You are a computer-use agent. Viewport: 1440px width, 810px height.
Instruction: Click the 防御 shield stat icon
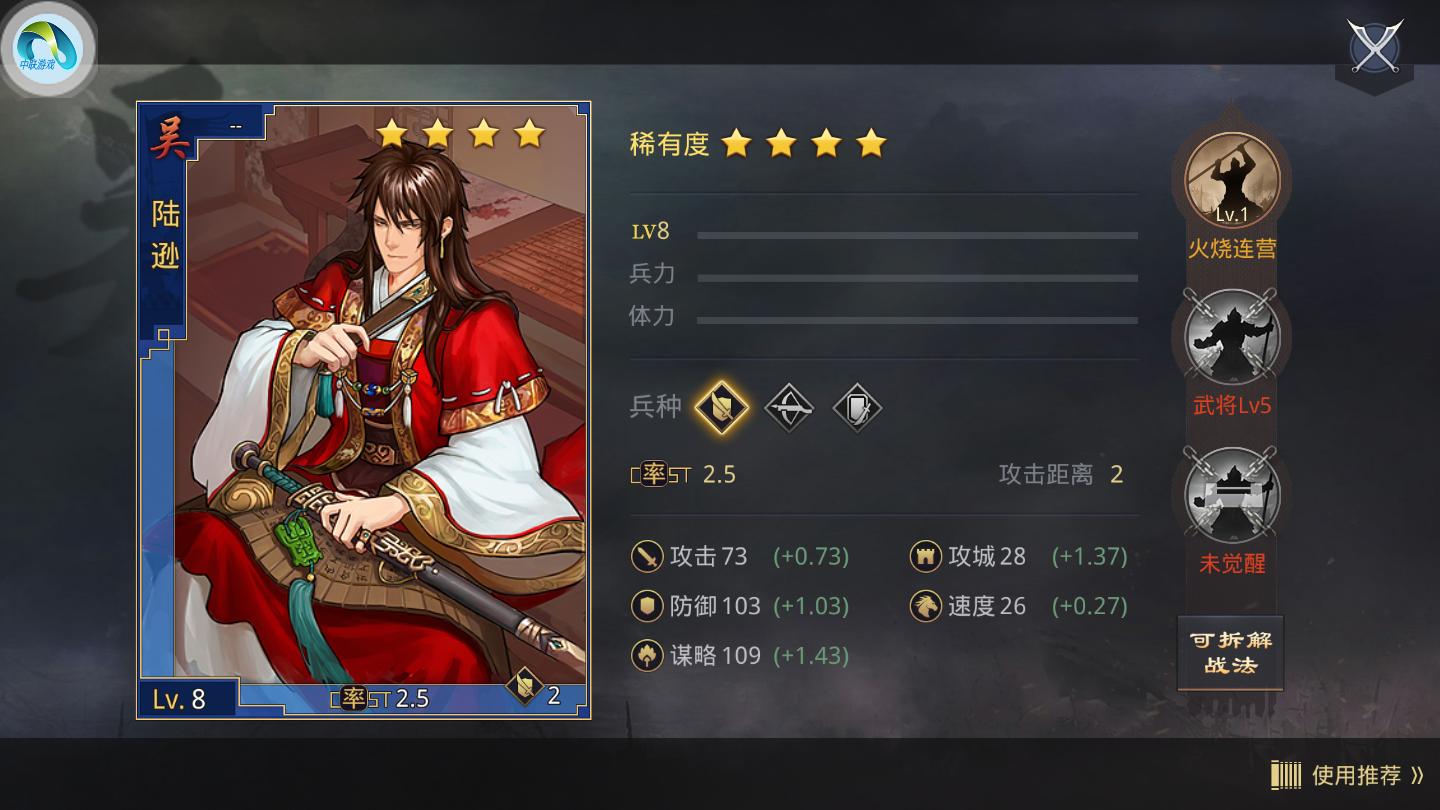tap(645, 606)
